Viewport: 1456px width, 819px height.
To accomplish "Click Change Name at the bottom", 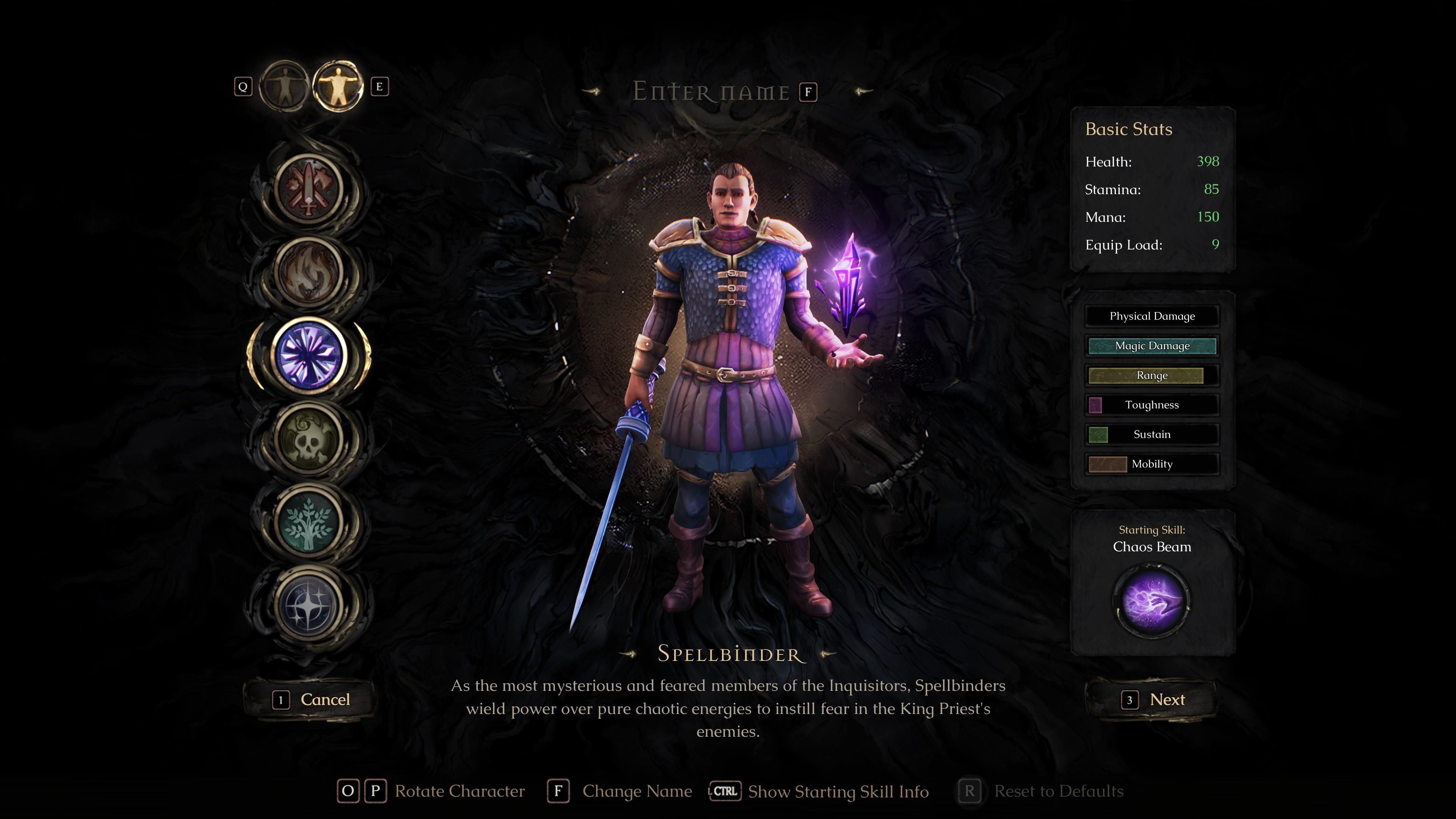I will point(637,791).
